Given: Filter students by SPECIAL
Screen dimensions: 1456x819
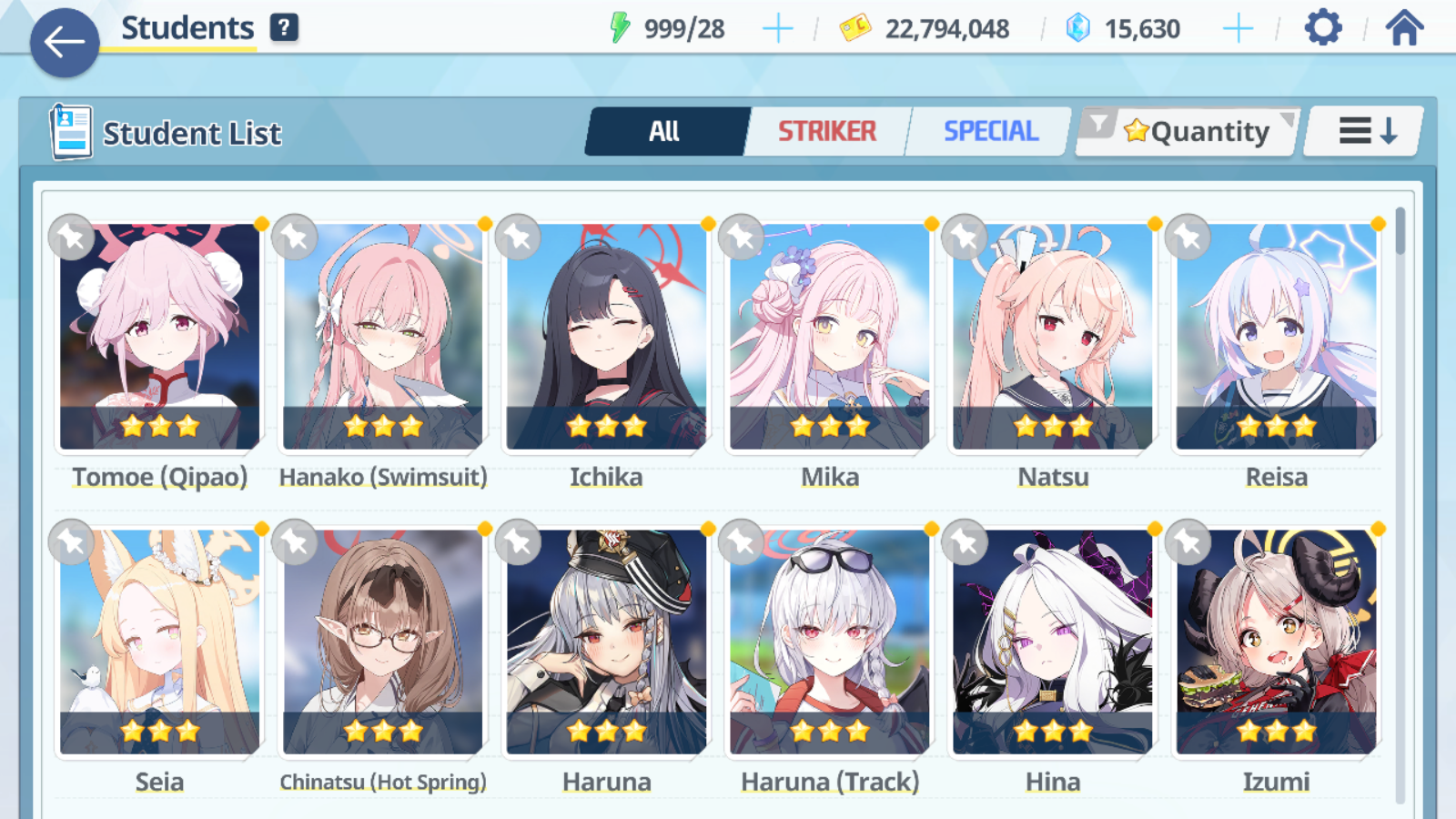Looking at the screenshot, I should (990, 132).
